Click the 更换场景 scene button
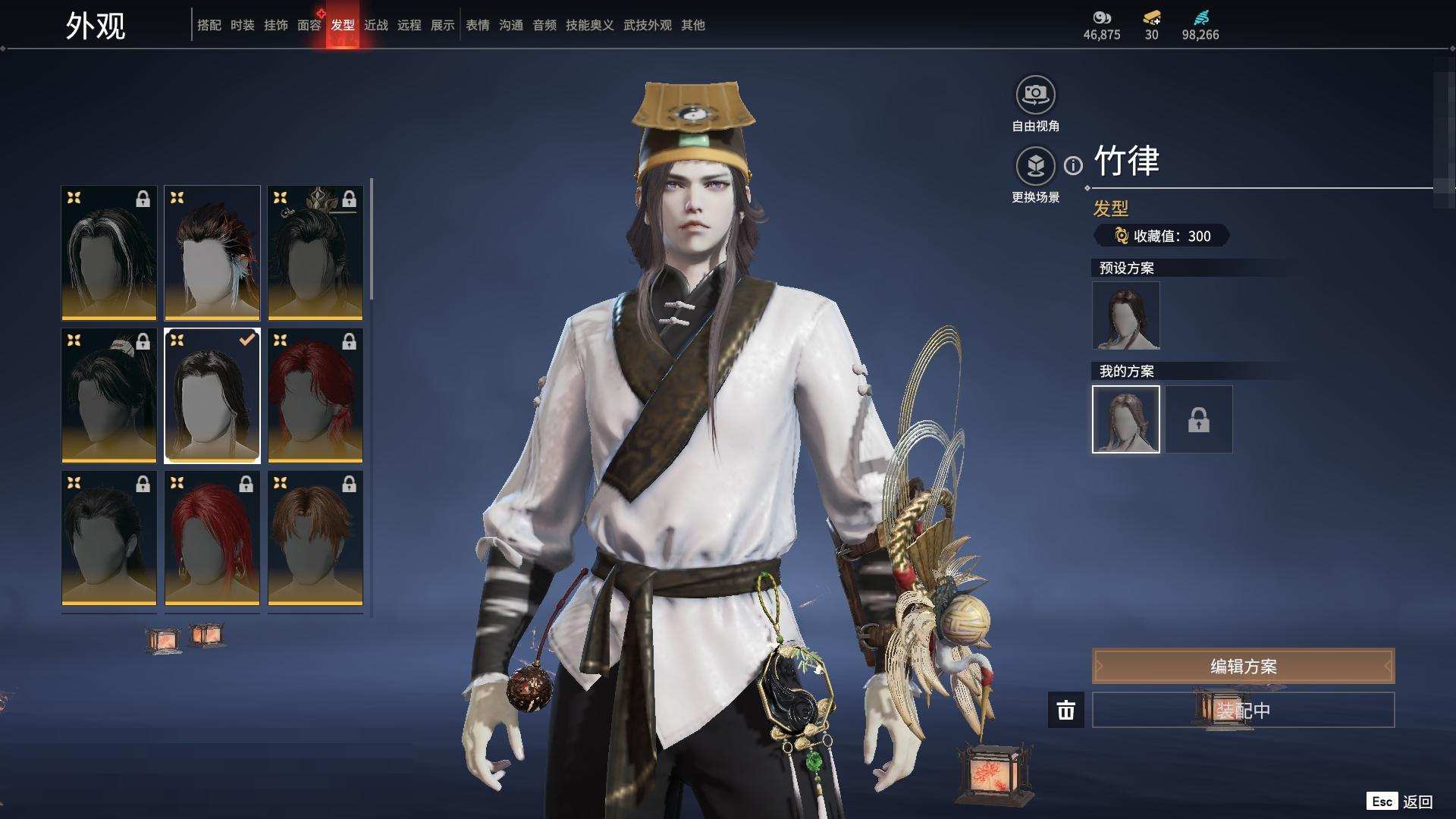Viewport: 1456px width, 819px height. coord(1035,167)
